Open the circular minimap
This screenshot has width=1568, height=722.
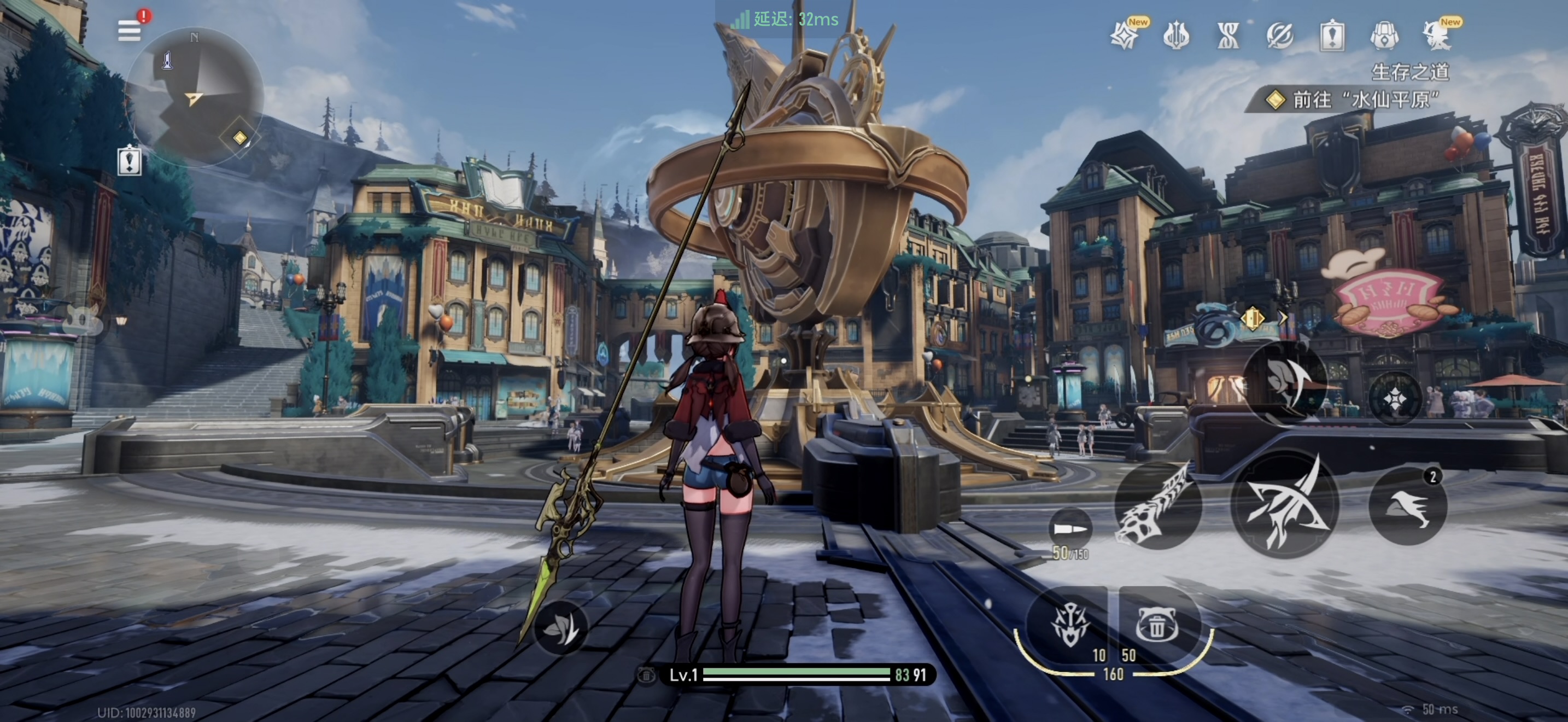click(x=195, y=96)
